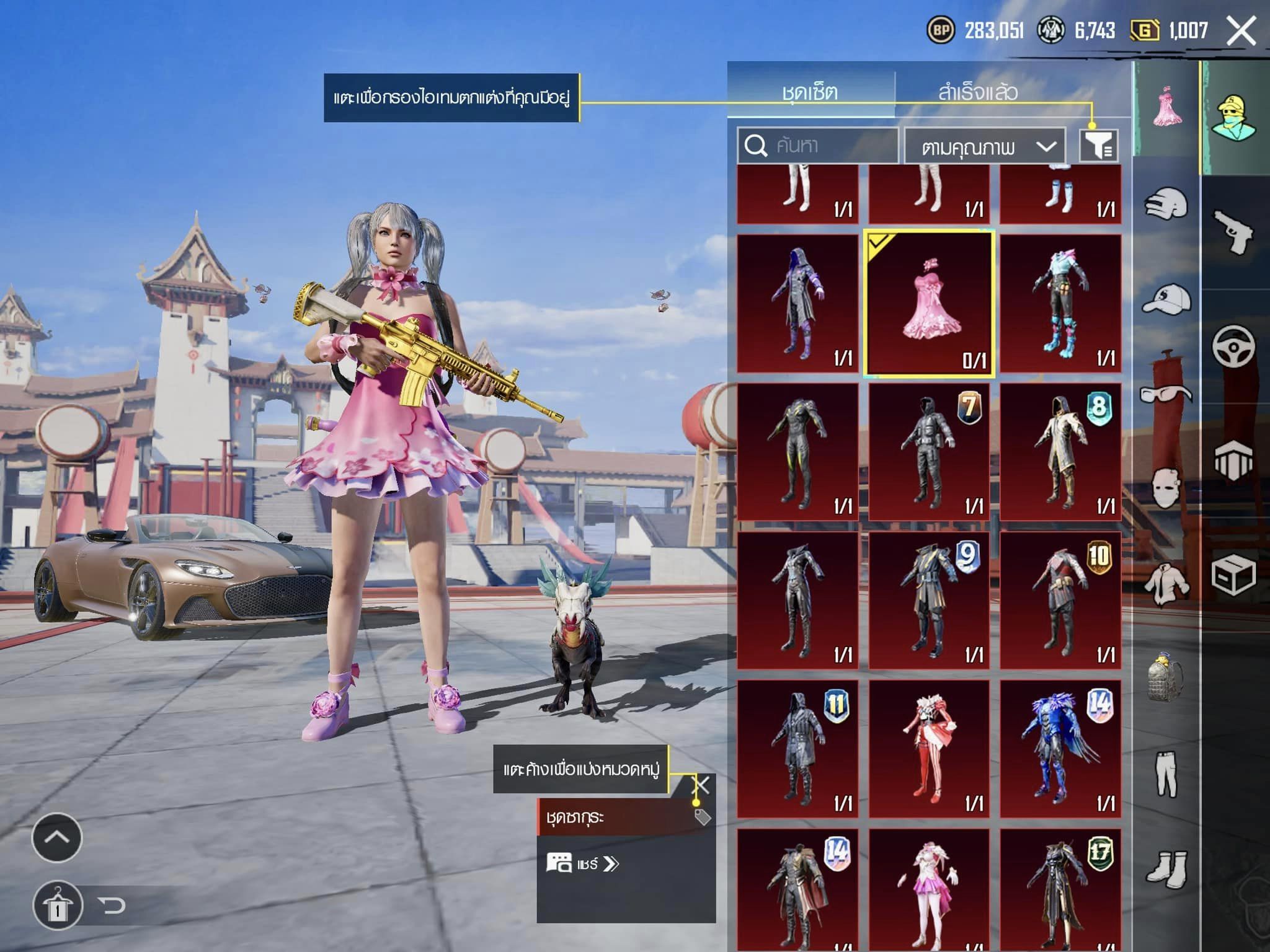Screen dimensions: 1270x952
Task: Toggle the owned-items filter funnel icon
Action: pos(1098,146)
